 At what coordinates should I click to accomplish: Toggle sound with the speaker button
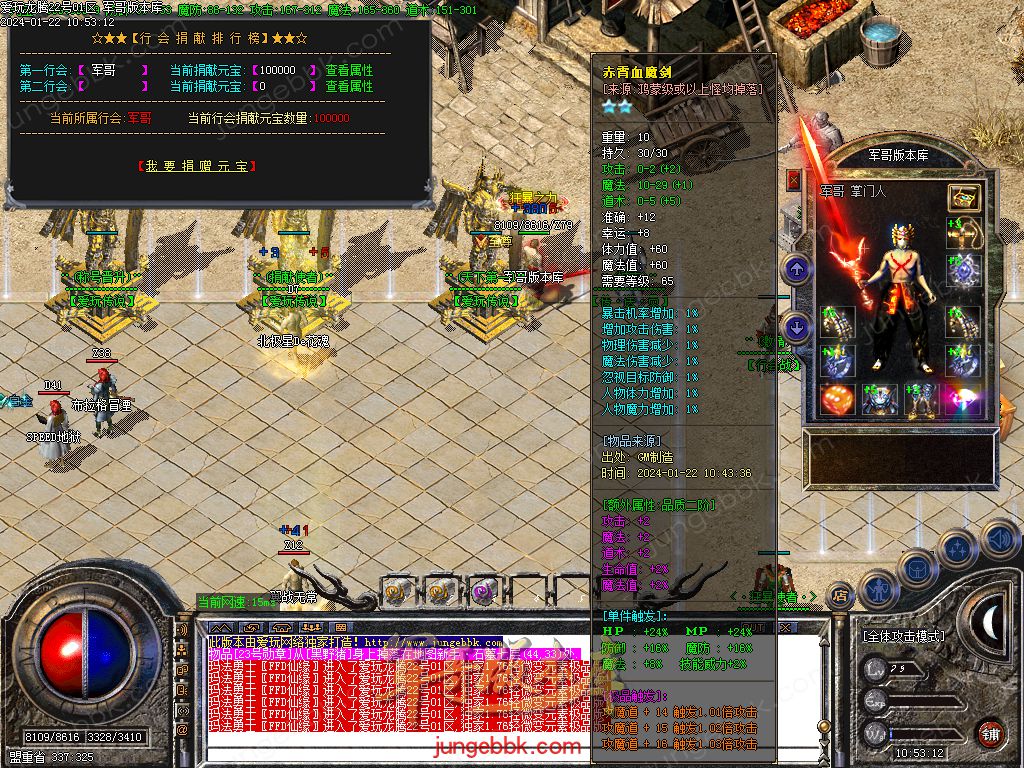coord(998,538)
